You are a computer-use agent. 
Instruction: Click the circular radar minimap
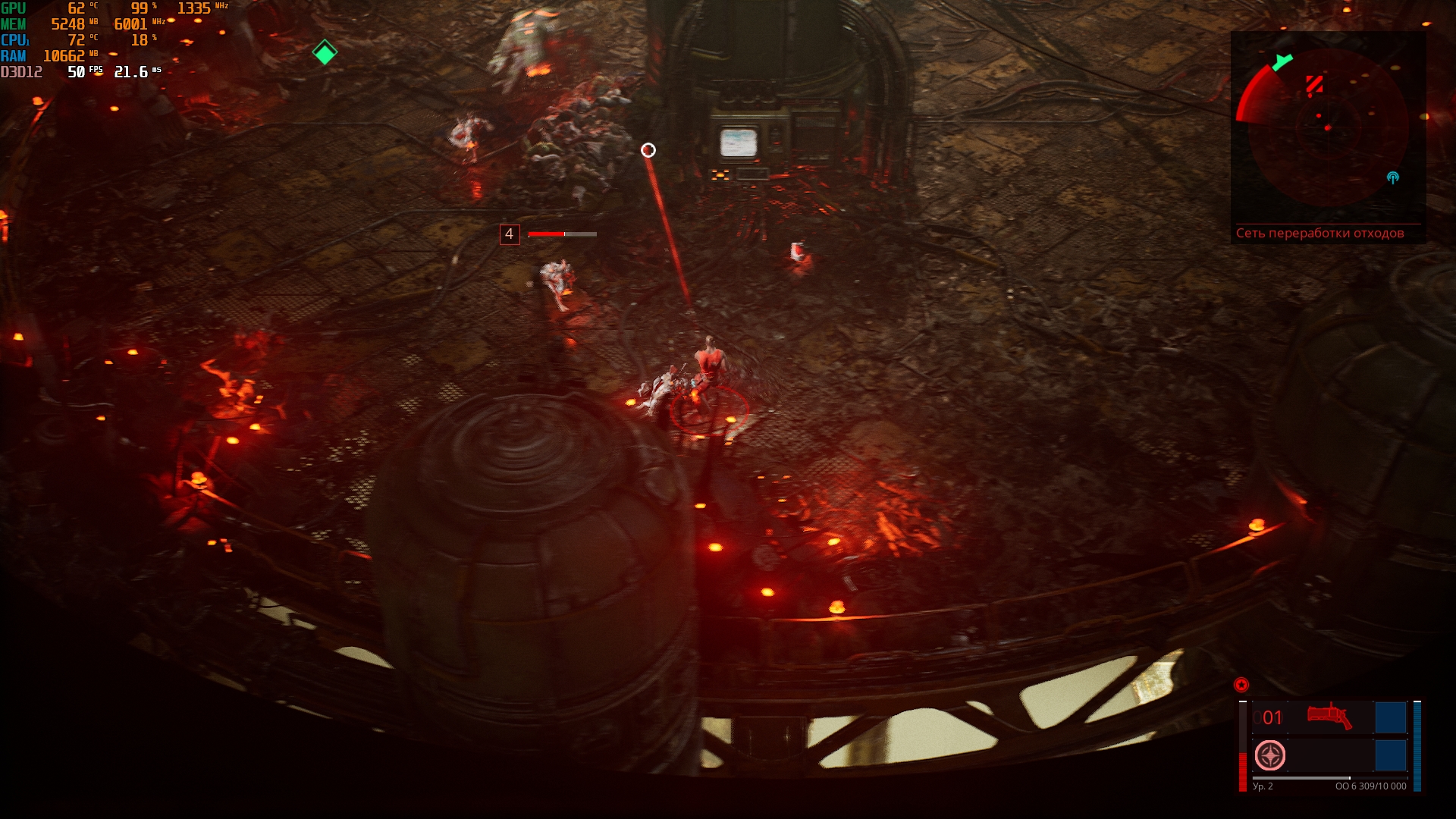[x=1328, y=127]
